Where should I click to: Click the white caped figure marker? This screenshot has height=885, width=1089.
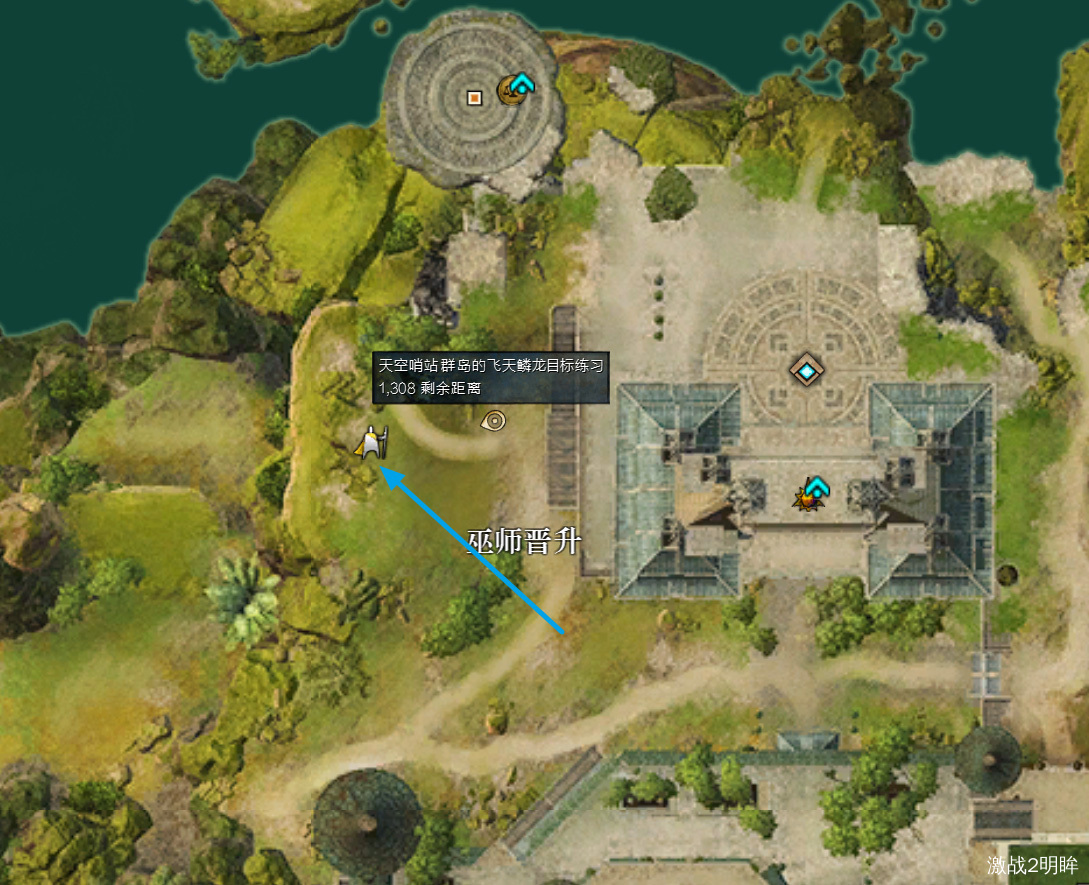(372, 443)
